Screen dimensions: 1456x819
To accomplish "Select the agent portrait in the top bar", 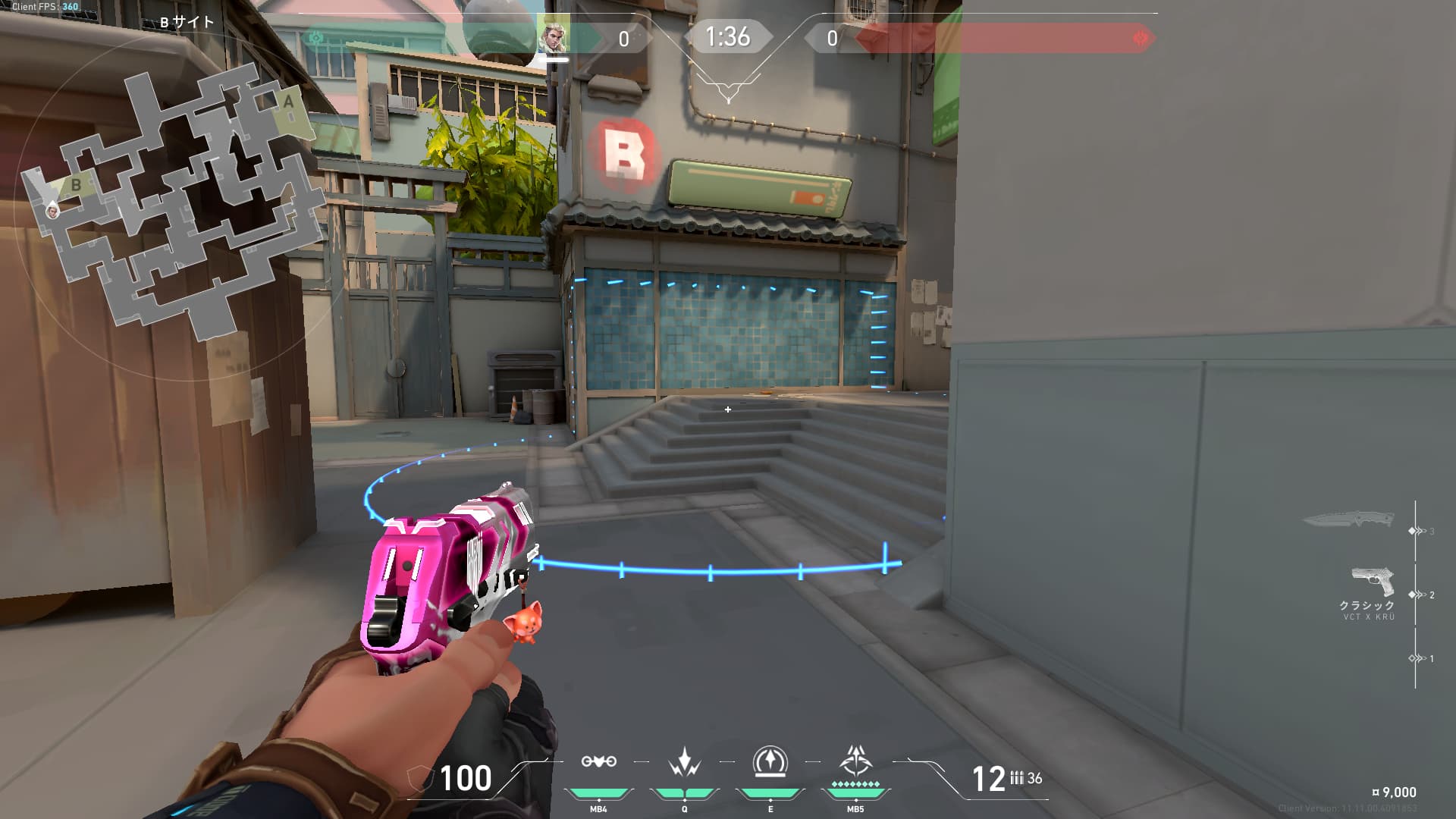I will (553, 34).
